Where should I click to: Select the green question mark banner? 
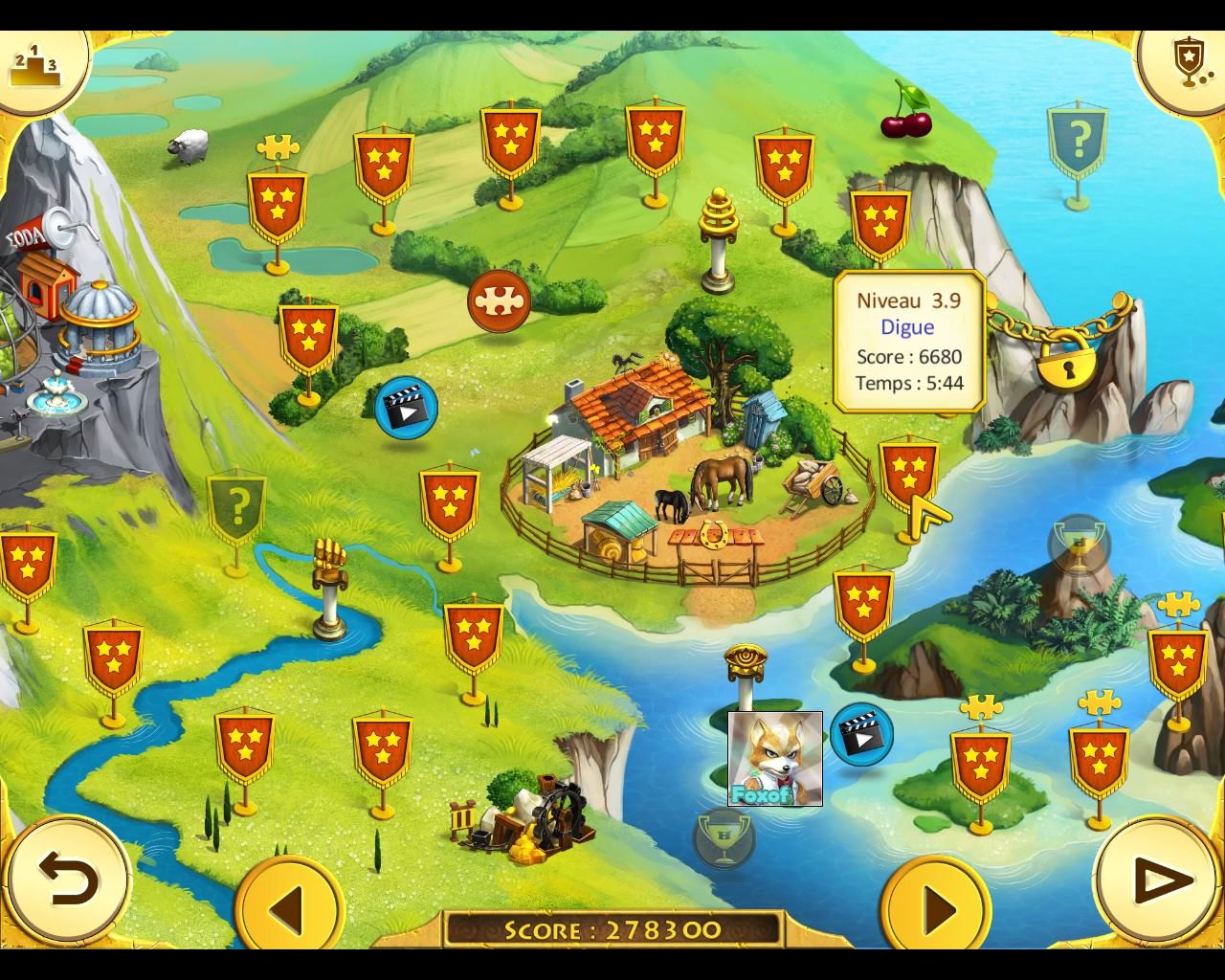pos(236,506)
